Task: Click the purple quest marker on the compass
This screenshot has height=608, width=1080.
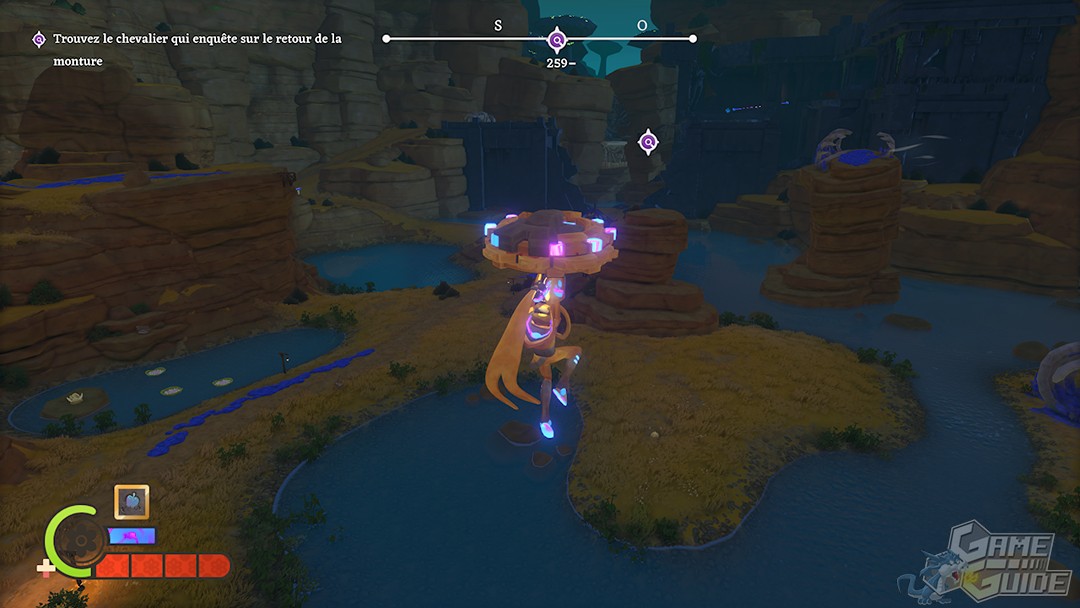Action: click(x=558, y=40)
